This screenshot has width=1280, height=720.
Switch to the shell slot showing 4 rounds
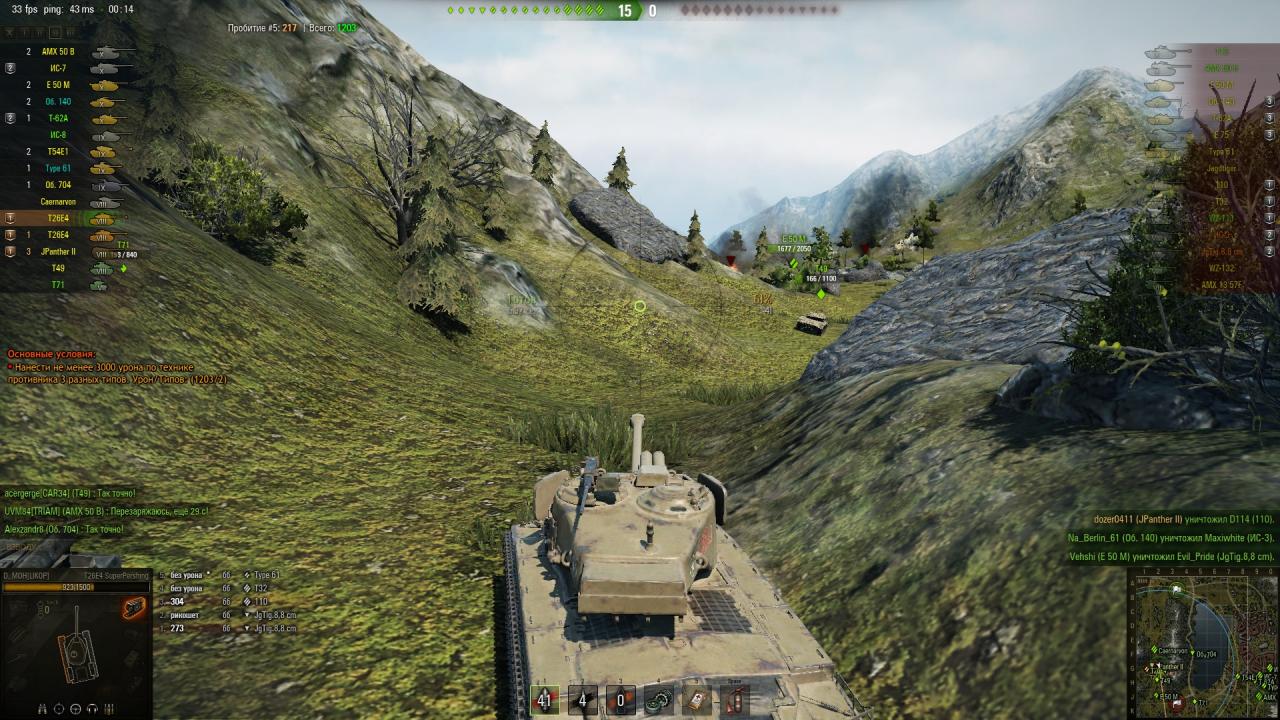point(582,699)
